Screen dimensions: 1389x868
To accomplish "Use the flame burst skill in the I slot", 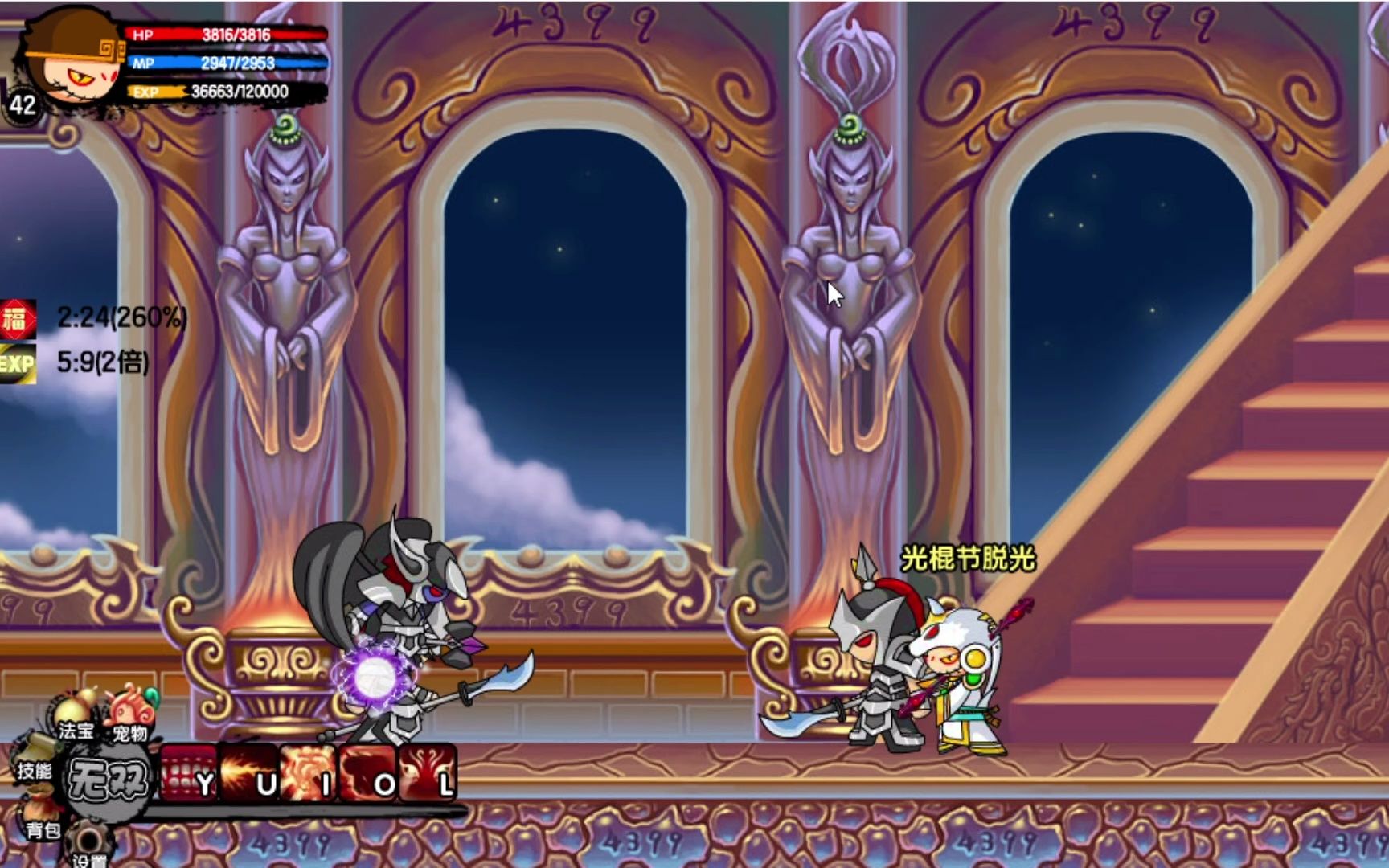I will 309,773.
